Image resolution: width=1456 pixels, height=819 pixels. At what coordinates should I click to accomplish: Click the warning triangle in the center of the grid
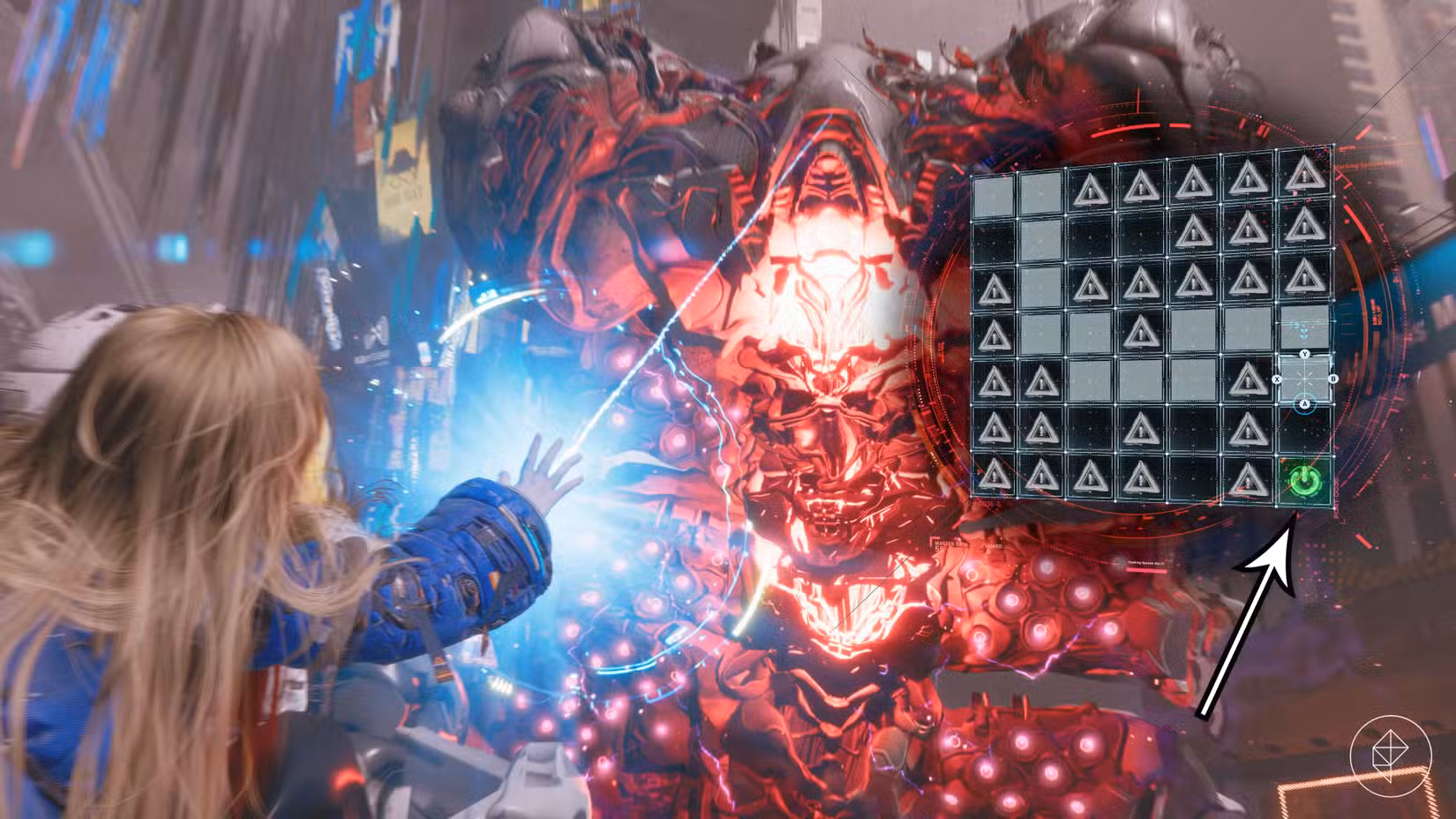[x=1141, y=331]
